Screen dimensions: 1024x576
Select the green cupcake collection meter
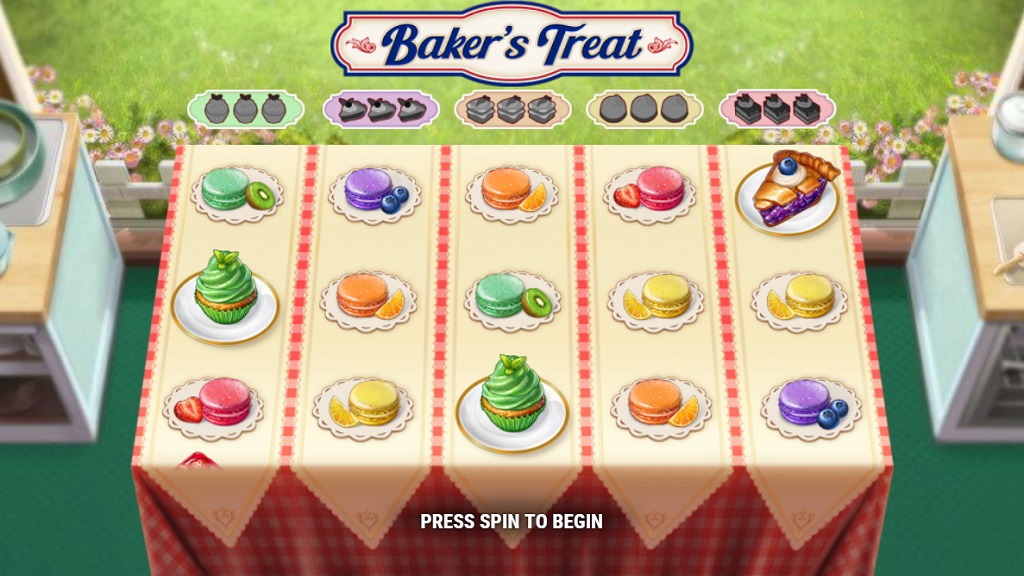point(247,108)
